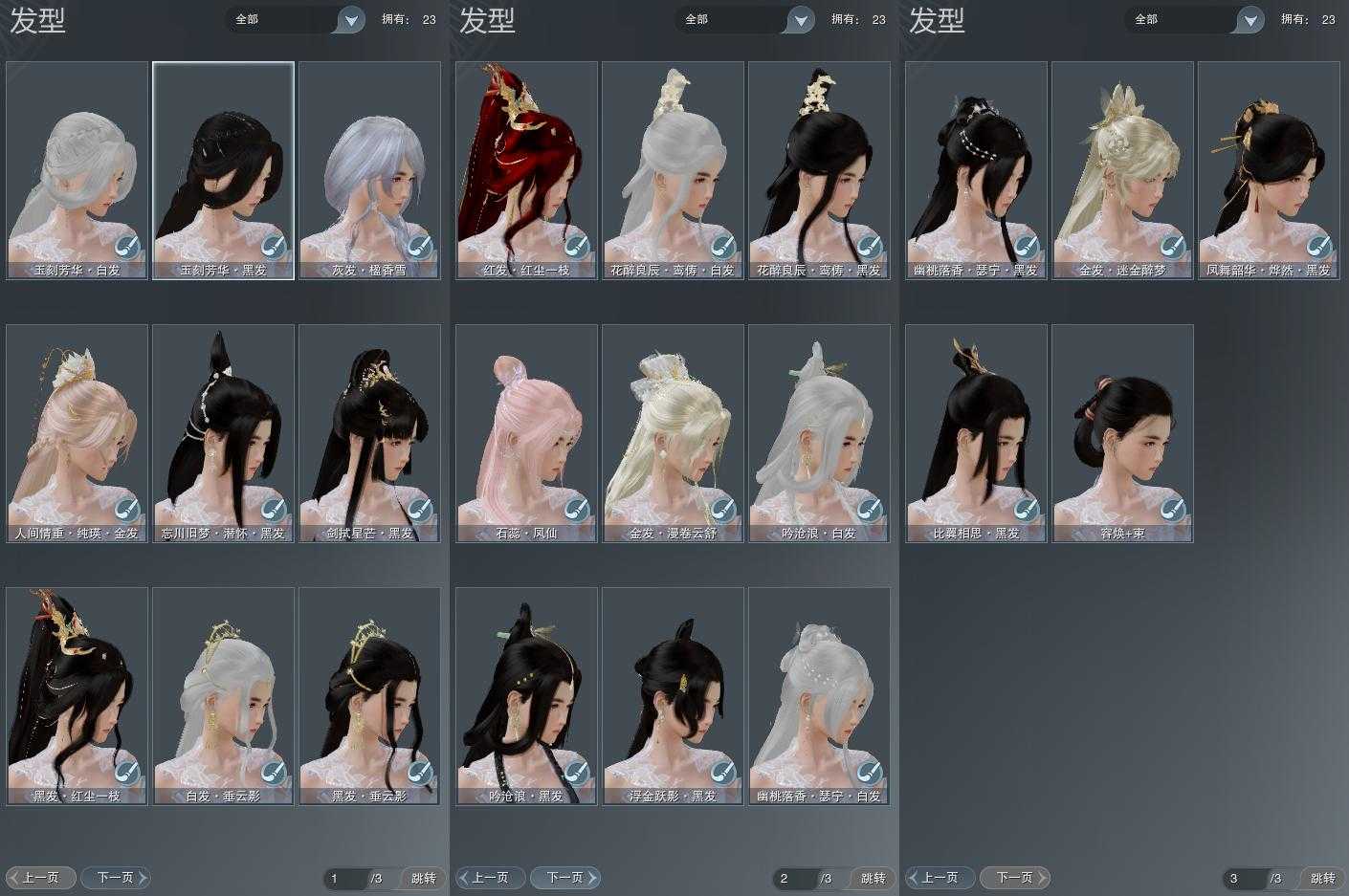Select the 吟沧浪·白发 hairstyle

[x=819, y=433]
